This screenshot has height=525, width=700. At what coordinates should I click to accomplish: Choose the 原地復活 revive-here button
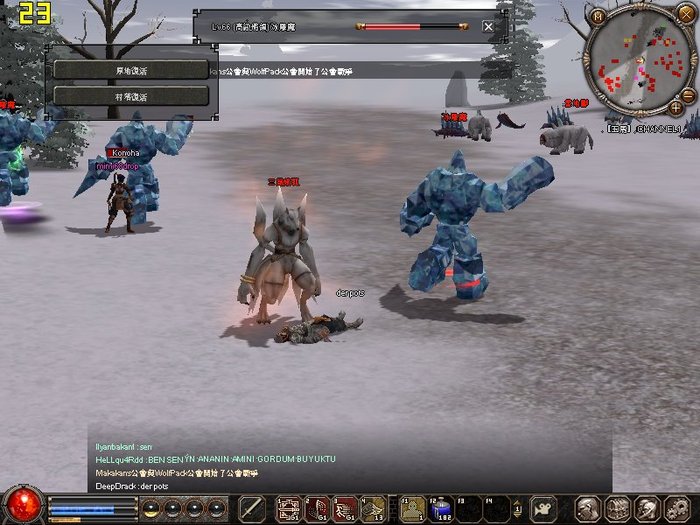pos(131,71)
